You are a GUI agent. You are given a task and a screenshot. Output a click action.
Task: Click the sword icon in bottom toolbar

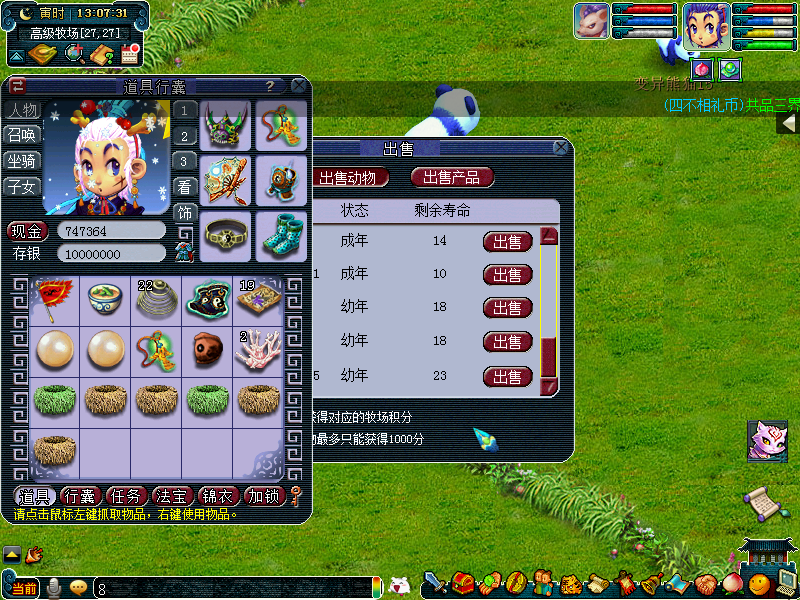pyautogui.click(x=436, y=582)
